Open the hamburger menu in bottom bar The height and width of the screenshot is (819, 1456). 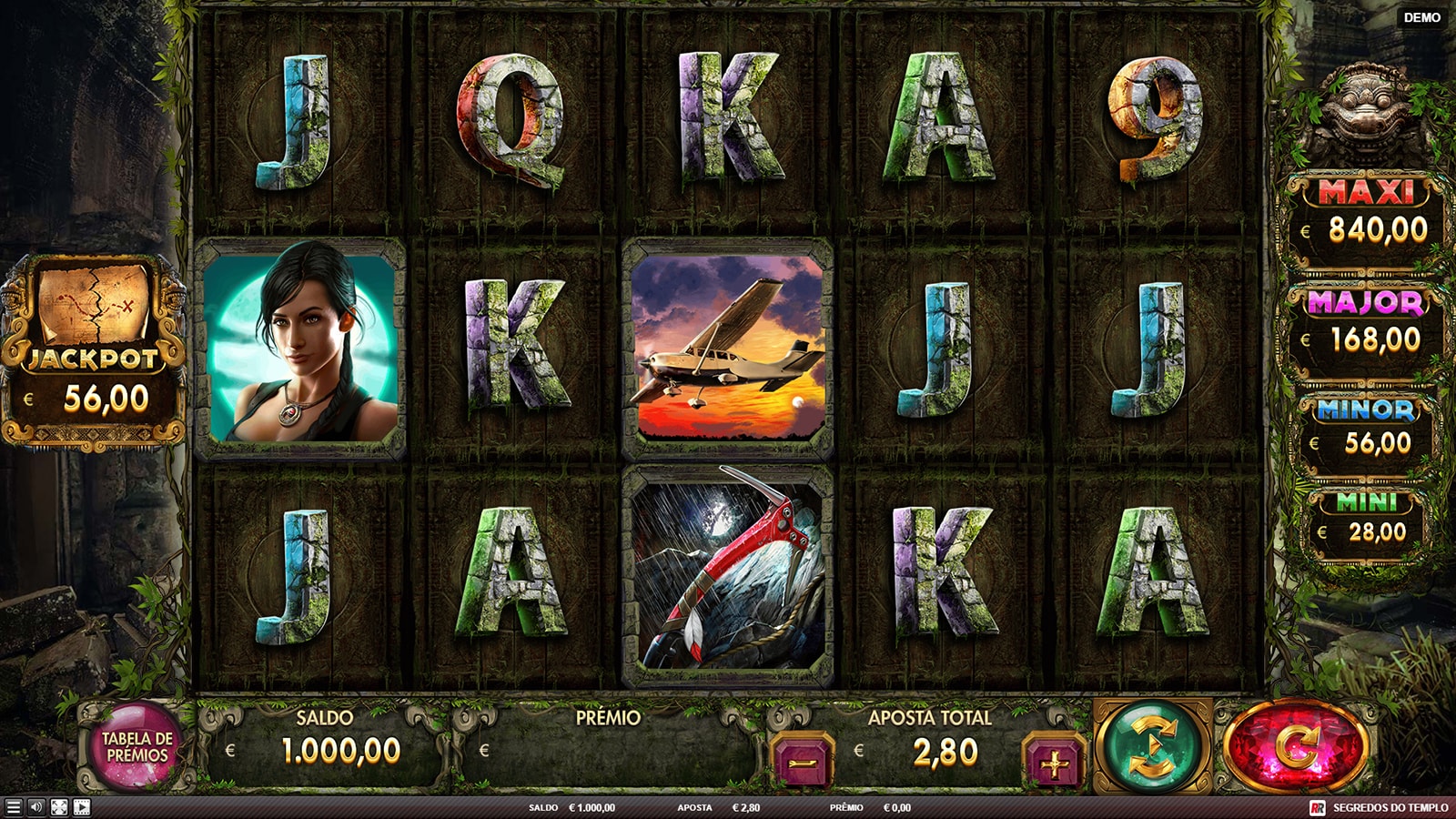tap(13, 807)
